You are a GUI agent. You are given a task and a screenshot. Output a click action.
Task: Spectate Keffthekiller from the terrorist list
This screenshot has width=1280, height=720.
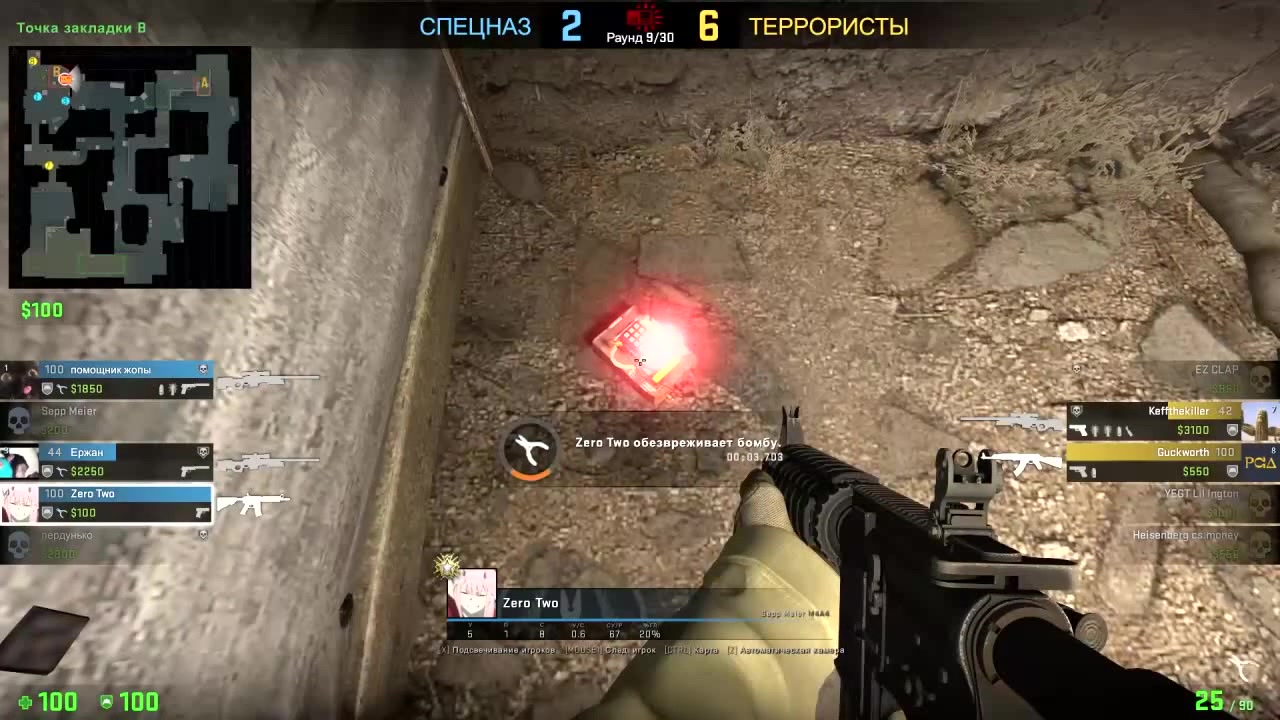tap(1170, 421)
